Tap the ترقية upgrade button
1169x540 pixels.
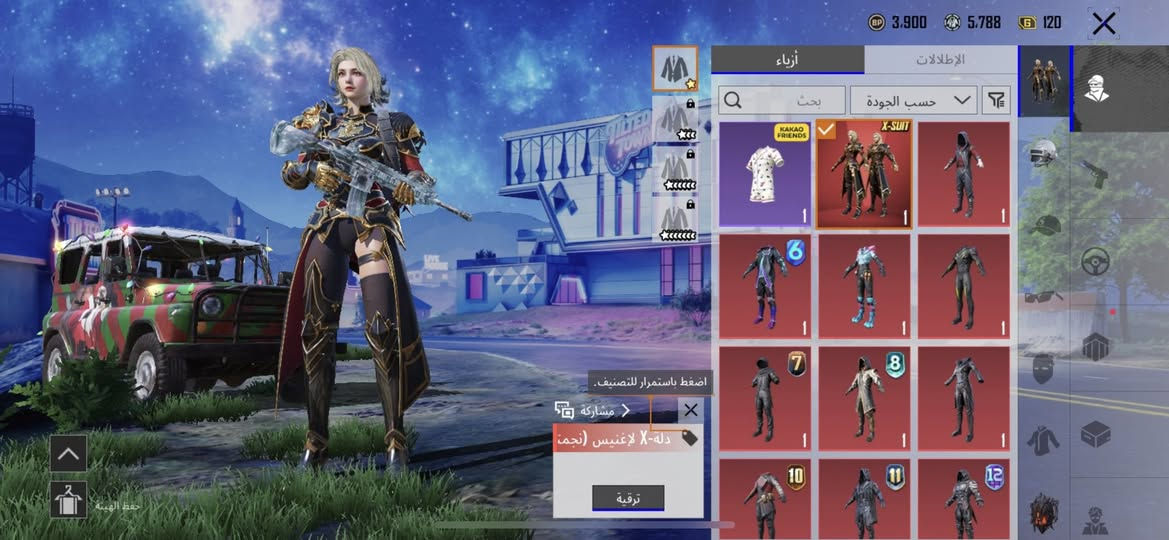(x=628, y=498)
